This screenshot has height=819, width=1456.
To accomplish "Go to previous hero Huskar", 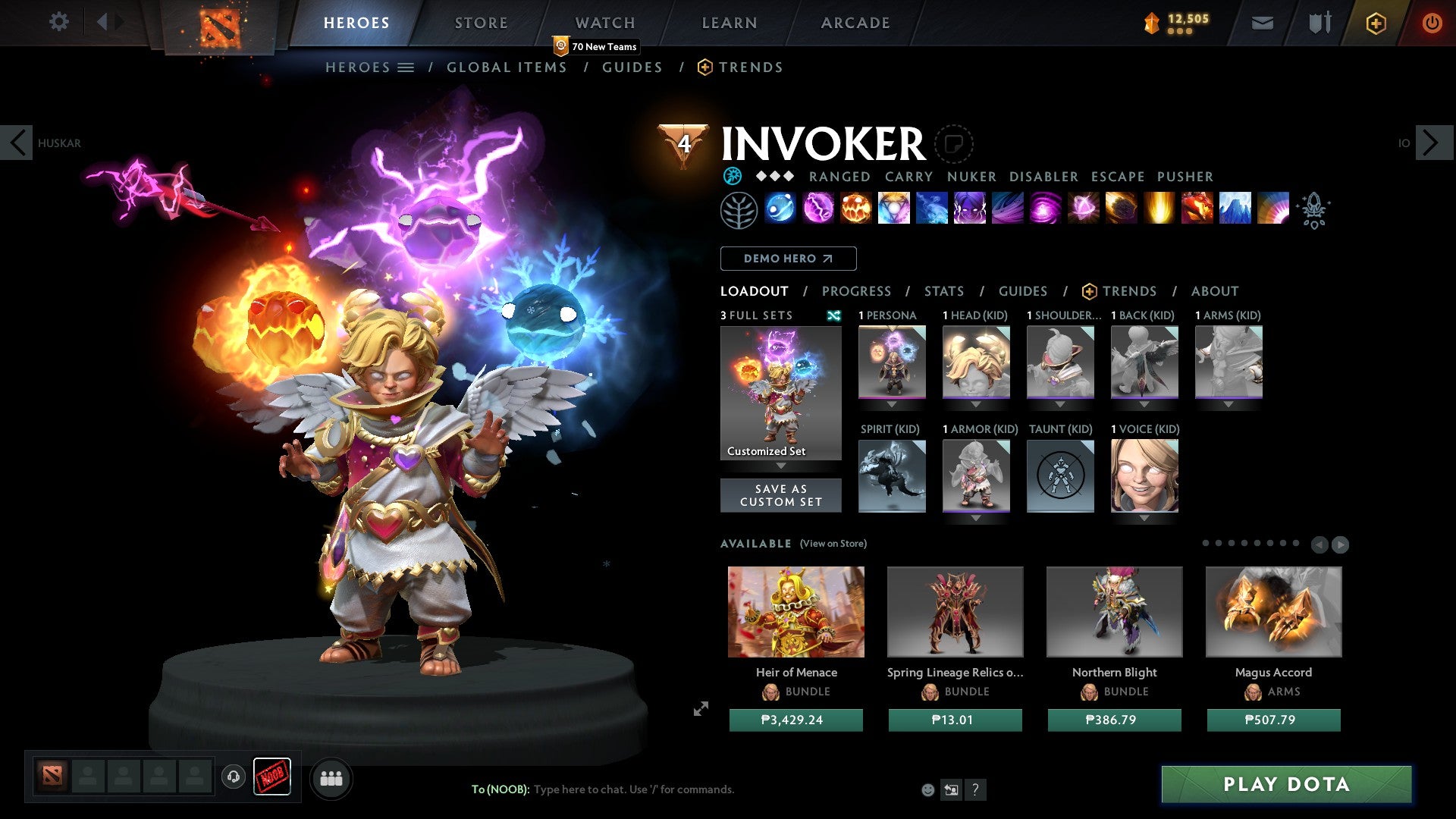I will click(17, 143).
